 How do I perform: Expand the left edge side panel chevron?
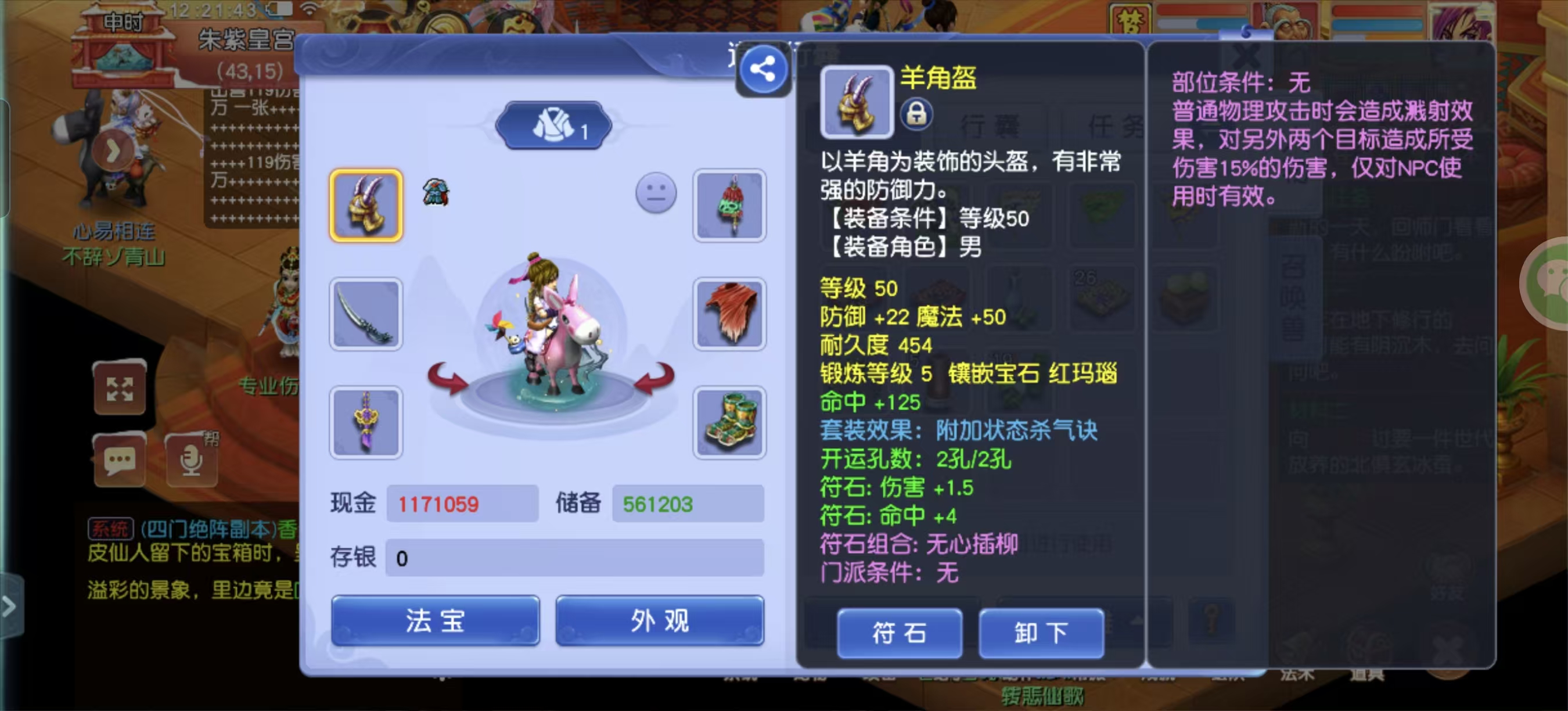click(x=9, y=607)
